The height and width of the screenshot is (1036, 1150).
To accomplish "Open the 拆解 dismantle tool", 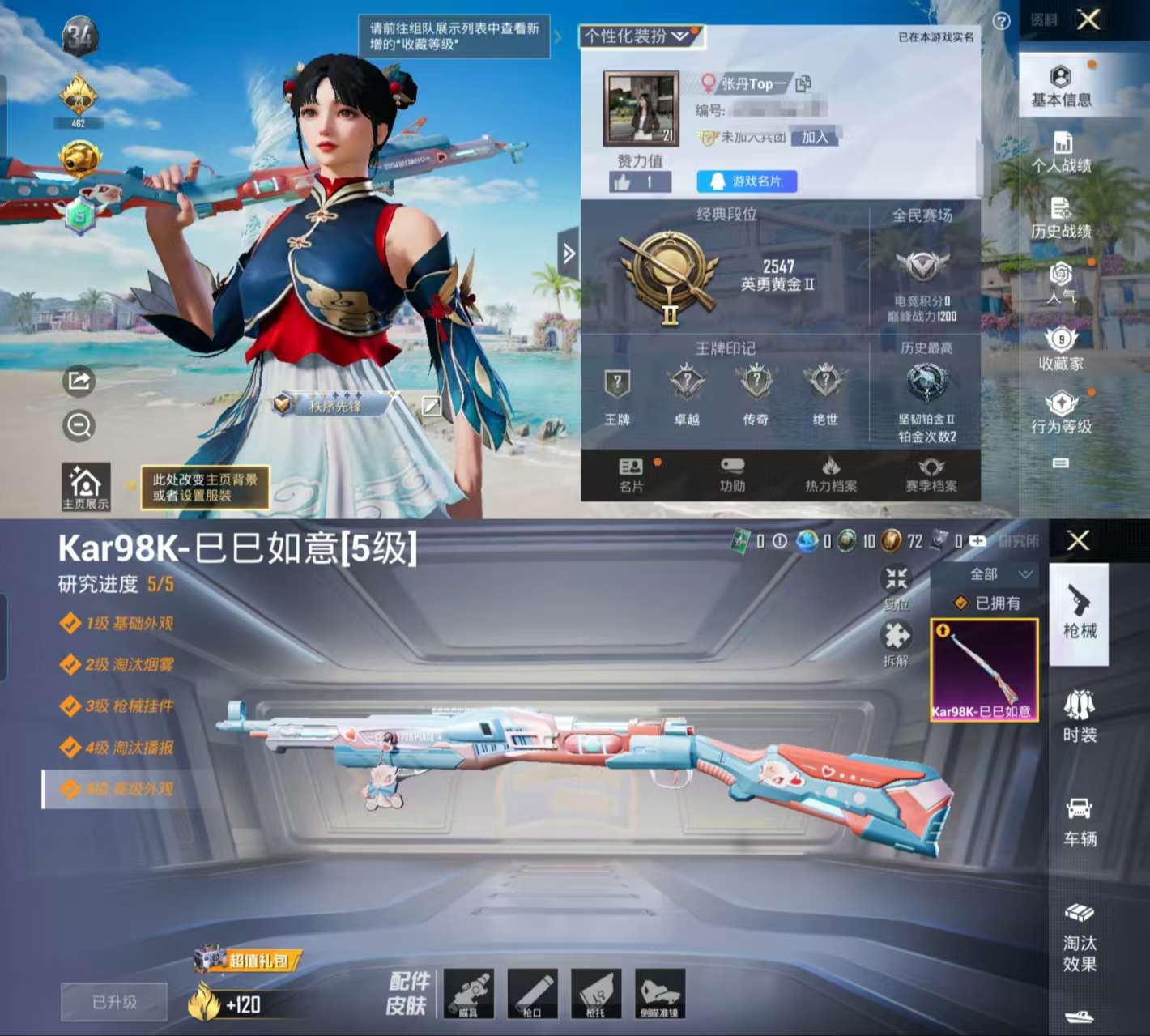I will [895, 640].
